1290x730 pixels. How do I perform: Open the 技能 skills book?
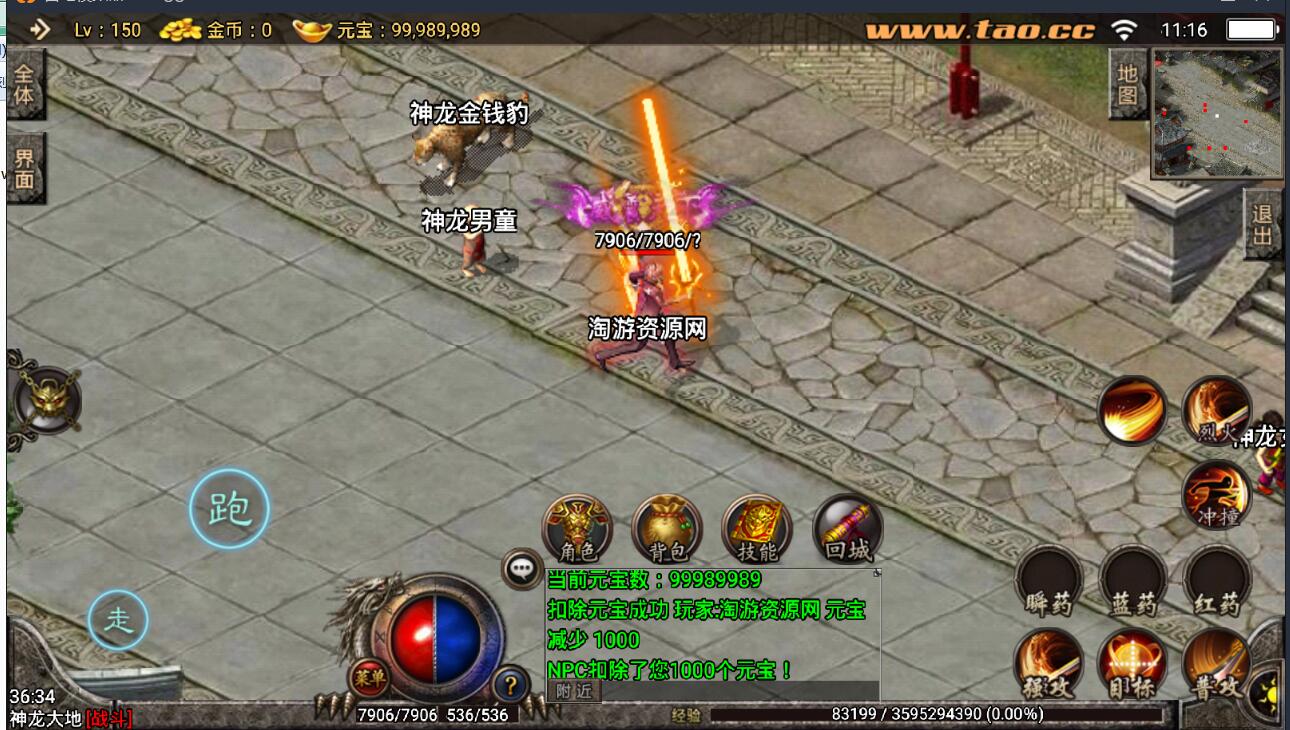click(x=757, y=529)
